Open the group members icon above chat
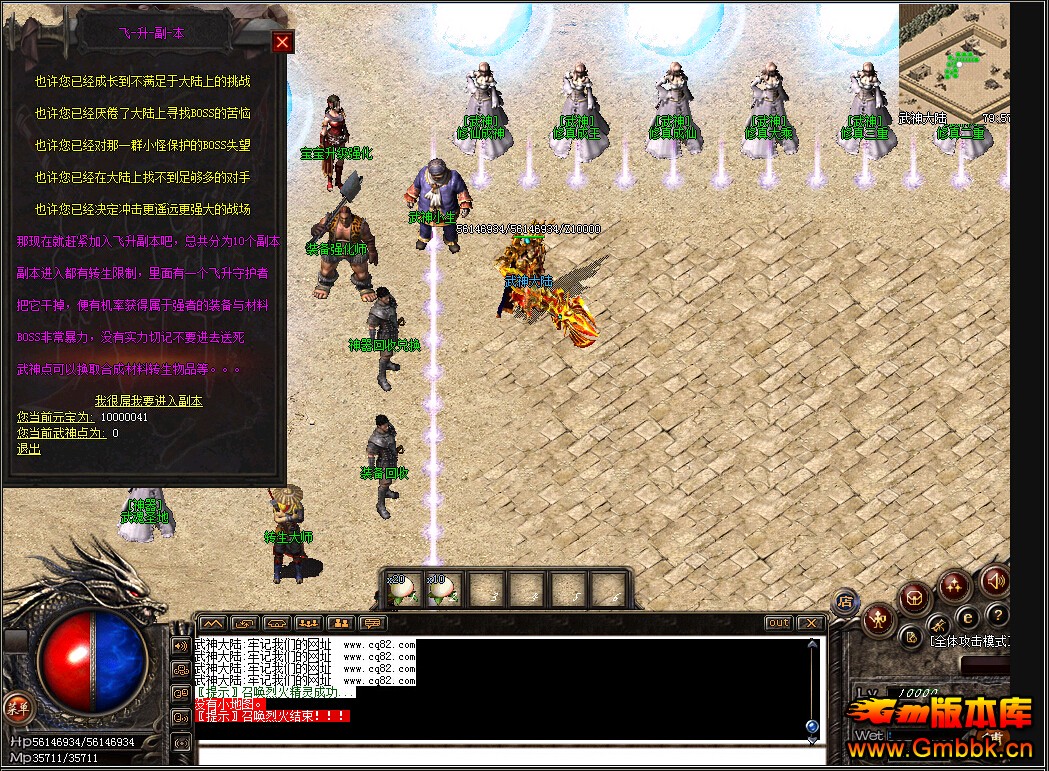The image size is (1049, 771). tap(309, 623)
